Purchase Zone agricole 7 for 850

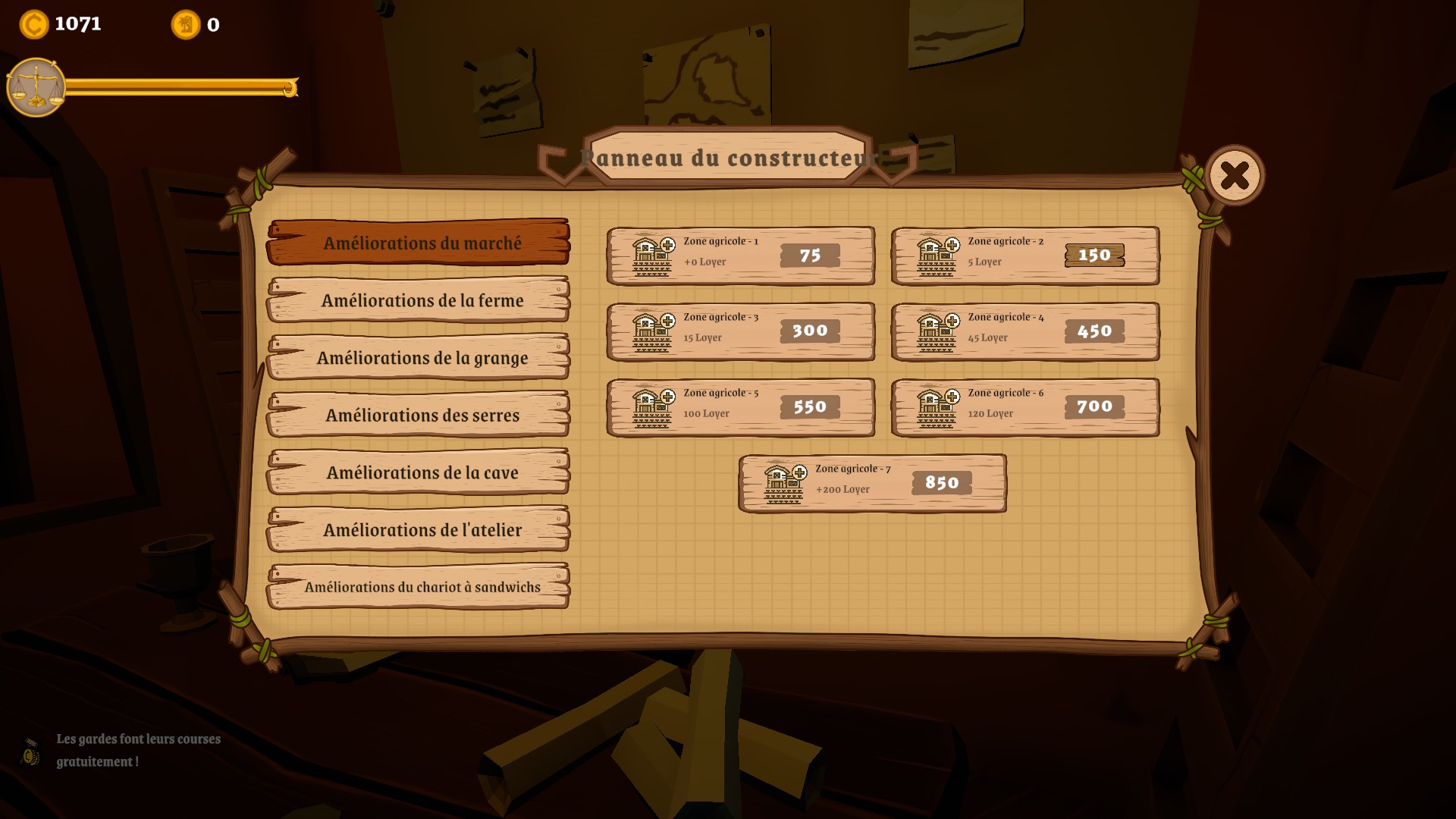pos(940,482)
